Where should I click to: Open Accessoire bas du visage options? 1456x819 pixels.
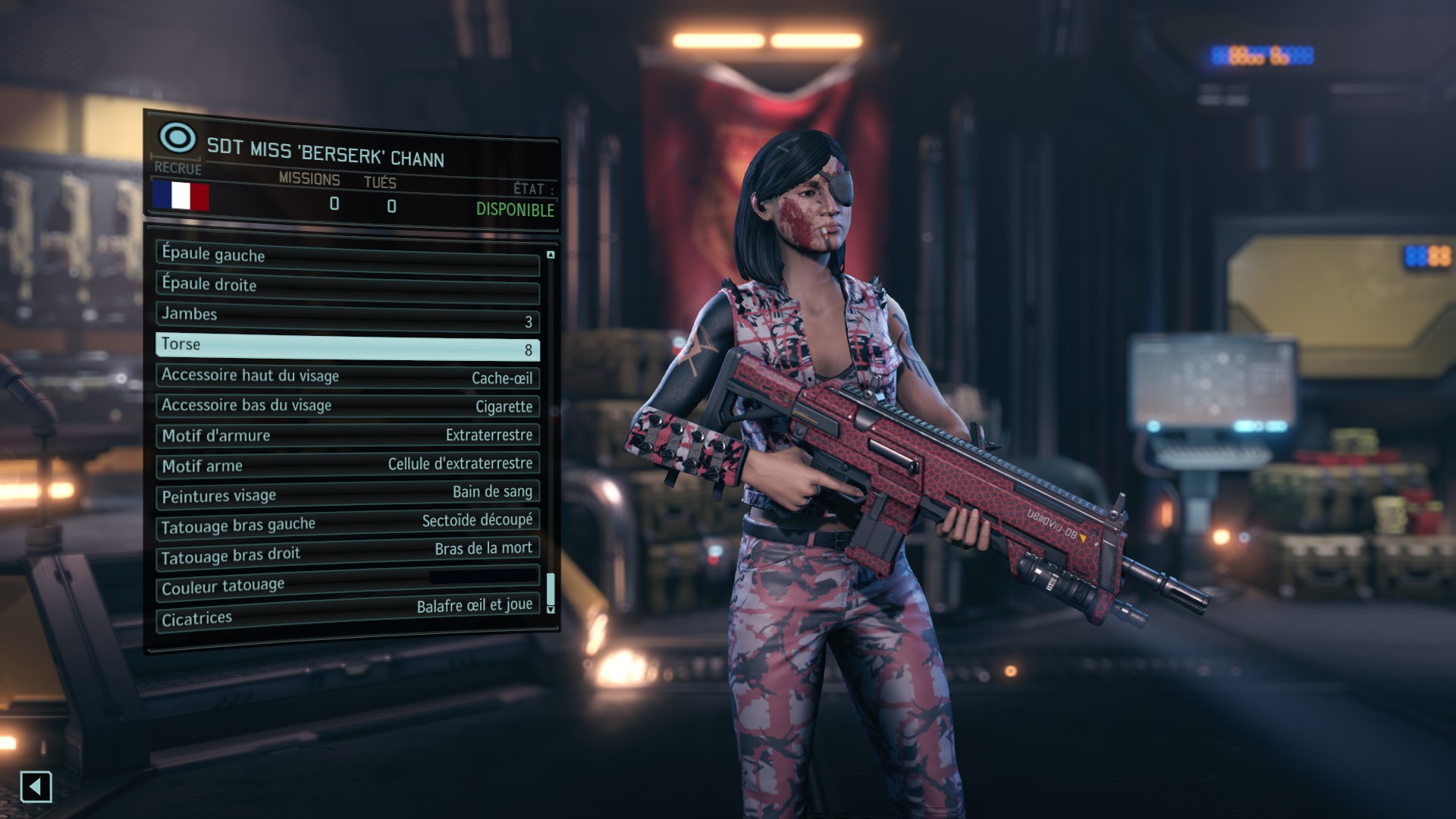pyautogui.click(x=347, y=406)
